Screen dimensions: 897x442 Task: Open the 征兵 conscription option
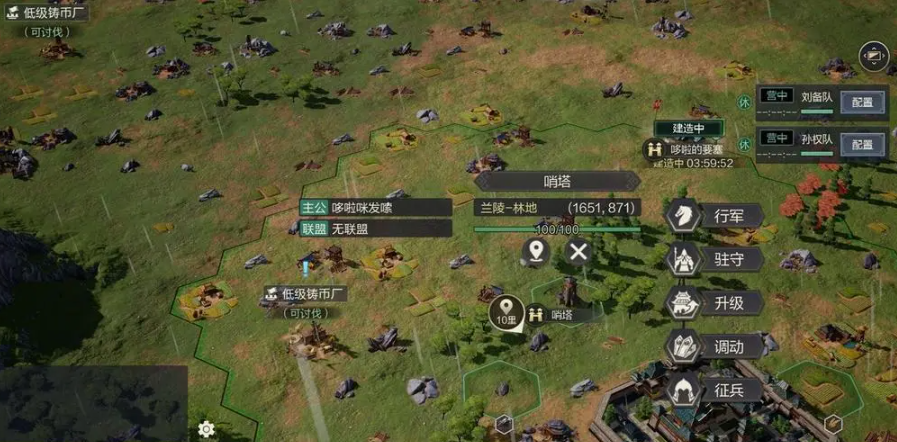coord(715,389)
